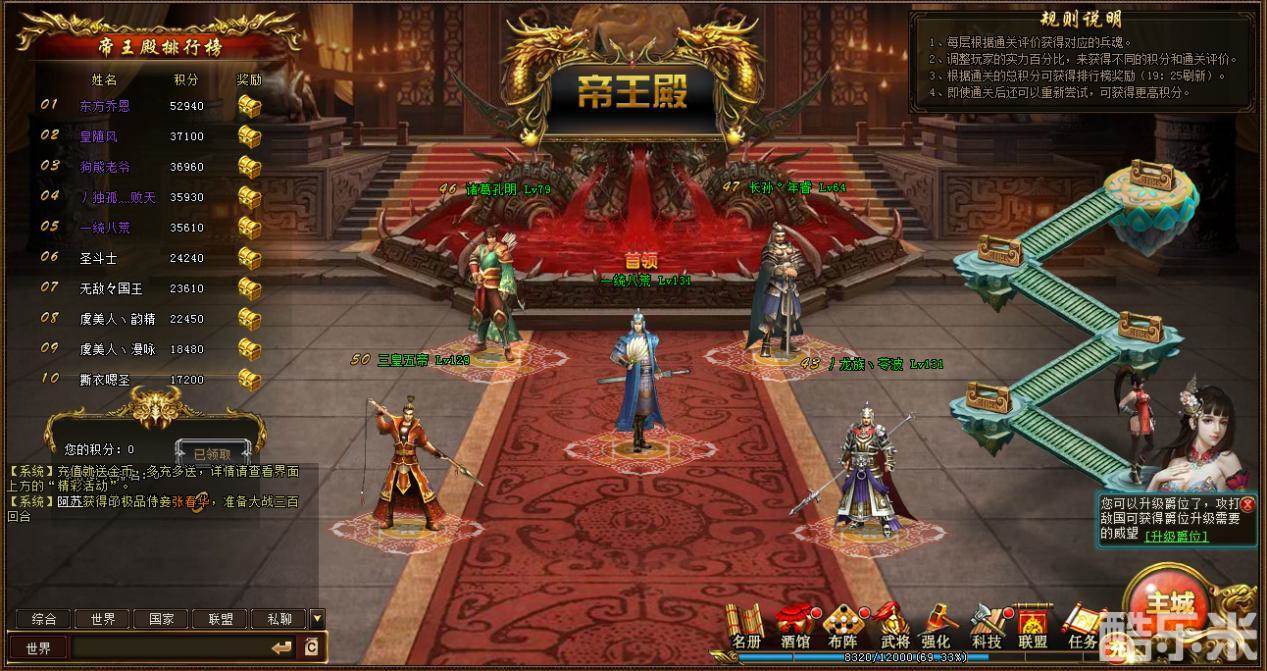Click the 升级爵位 upgrade title link

tap(1177, 536)
